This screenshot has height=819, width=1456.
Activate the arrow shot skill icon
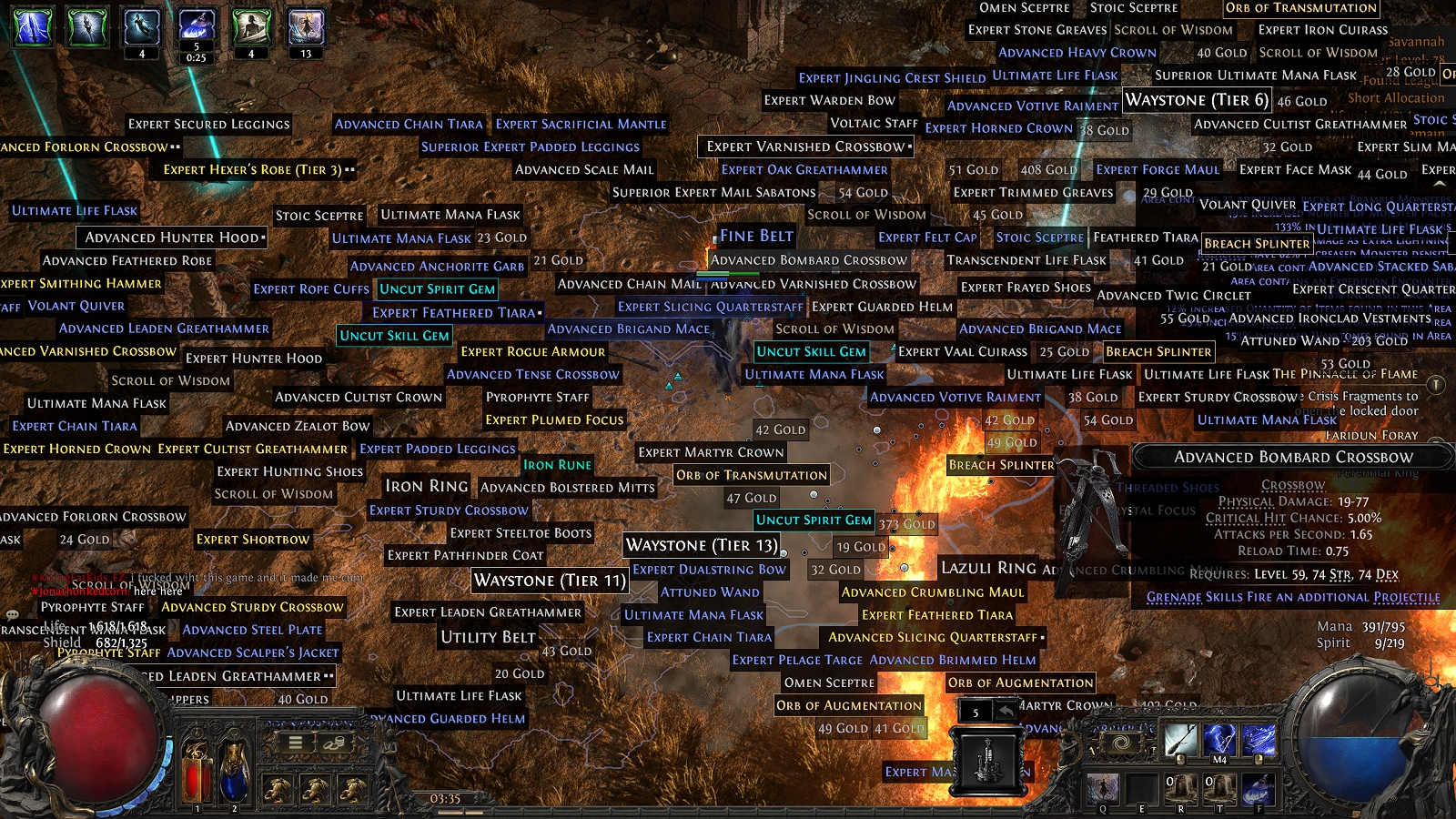click(1180, 740)
